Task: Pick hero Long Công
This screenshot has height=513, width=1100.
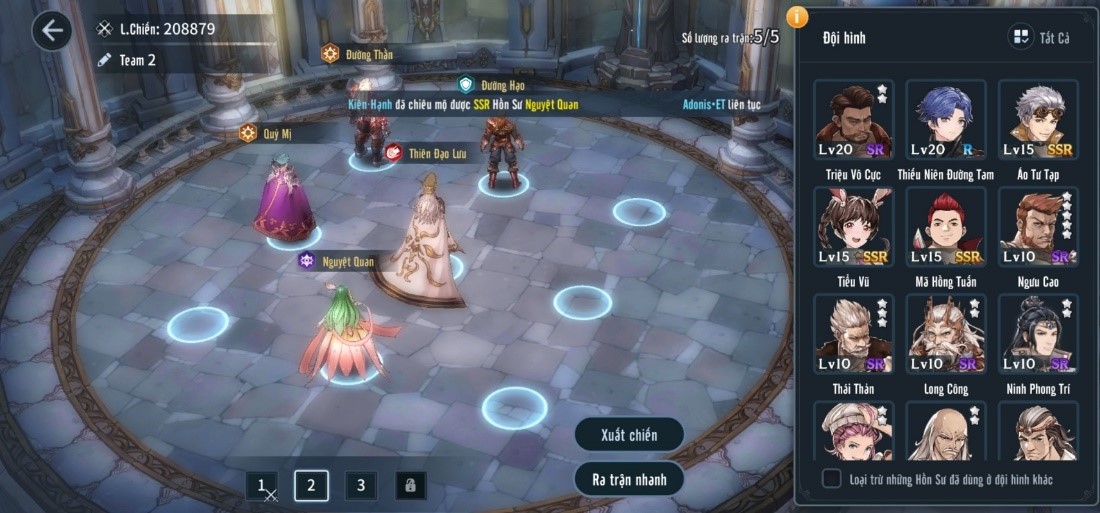Action: click(x=945, y=334)
